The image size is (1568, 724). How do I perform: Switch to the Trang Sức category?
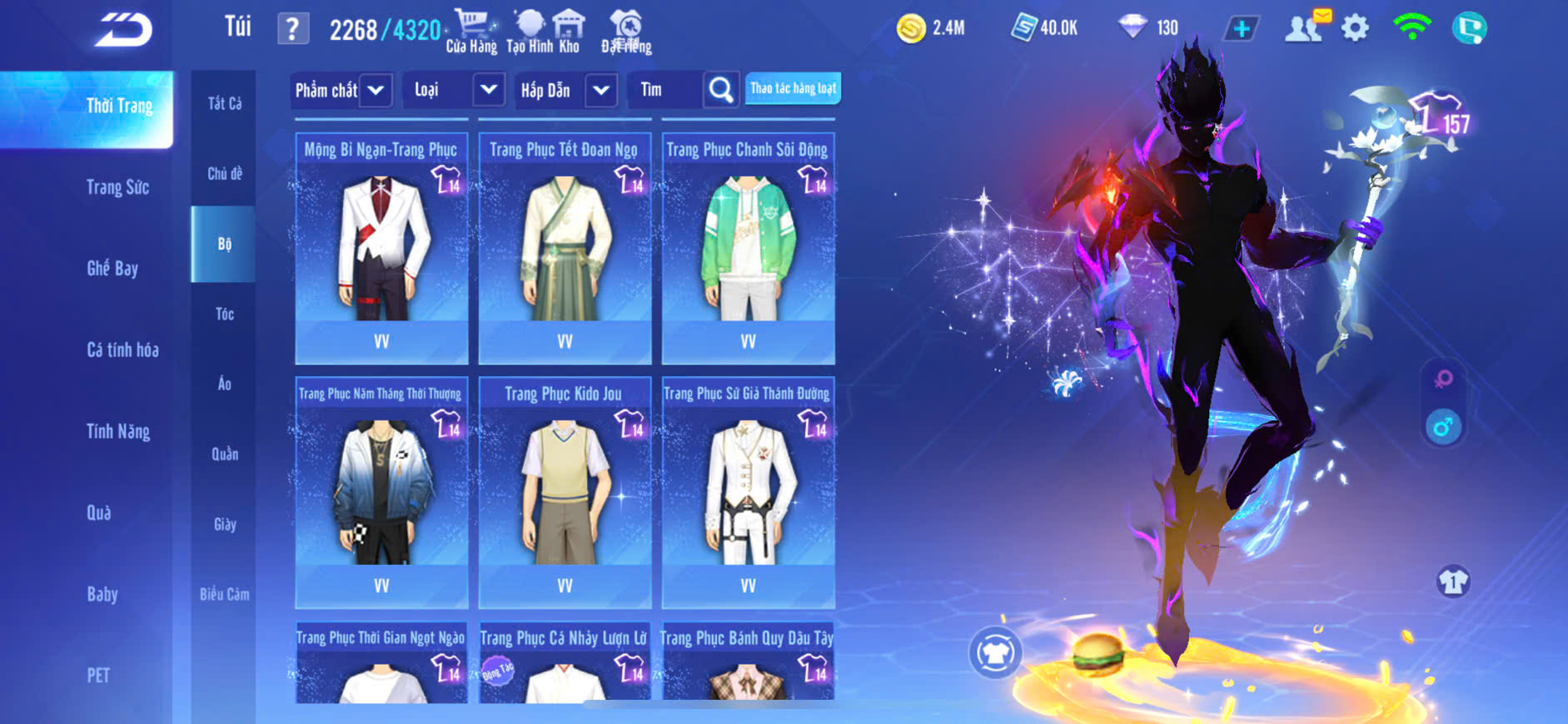117,187
